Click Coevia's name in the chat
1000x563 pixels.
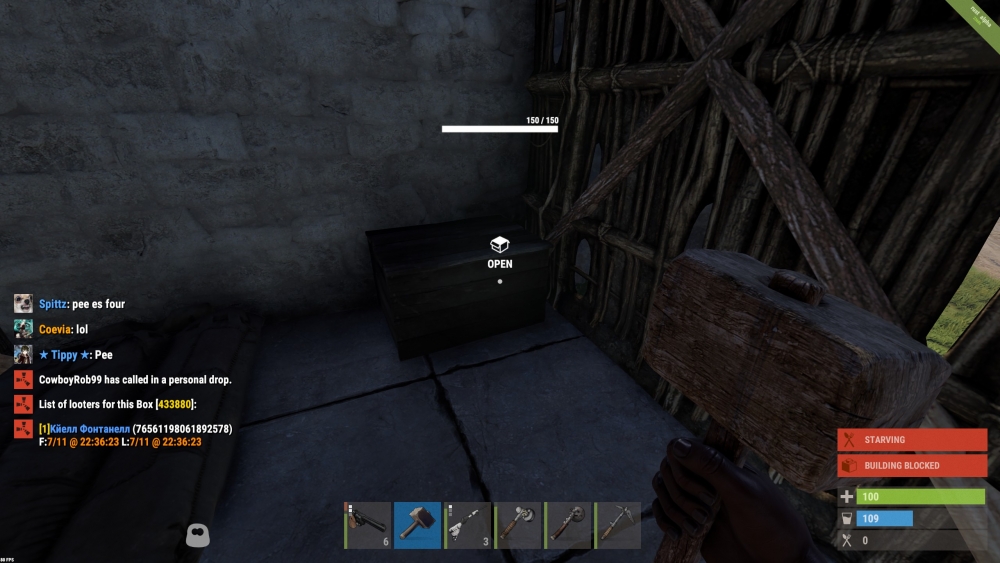click(55, 329)
